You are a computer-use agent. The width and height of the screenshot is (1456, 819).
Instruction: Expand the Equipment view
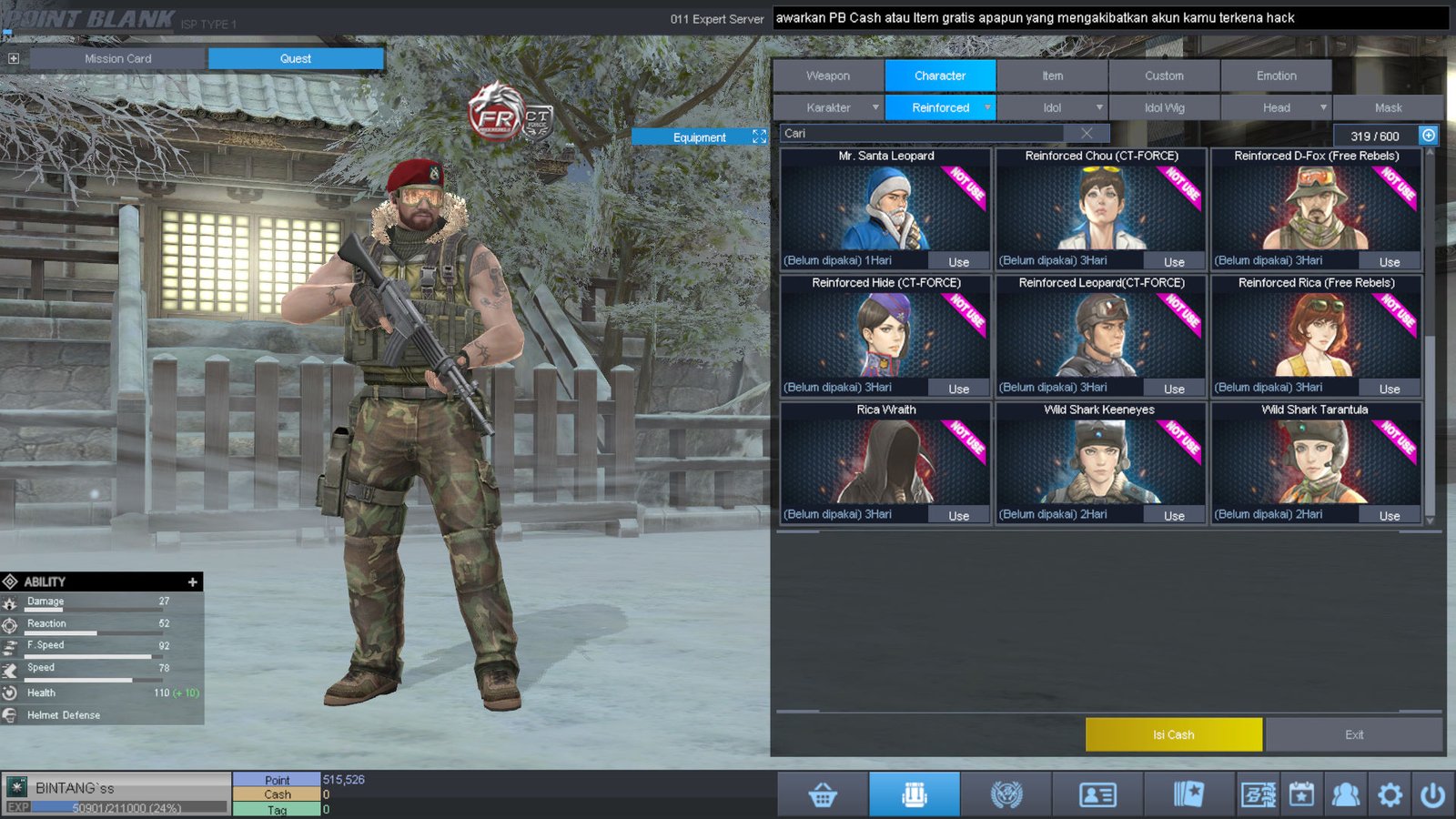pos(759,136)
